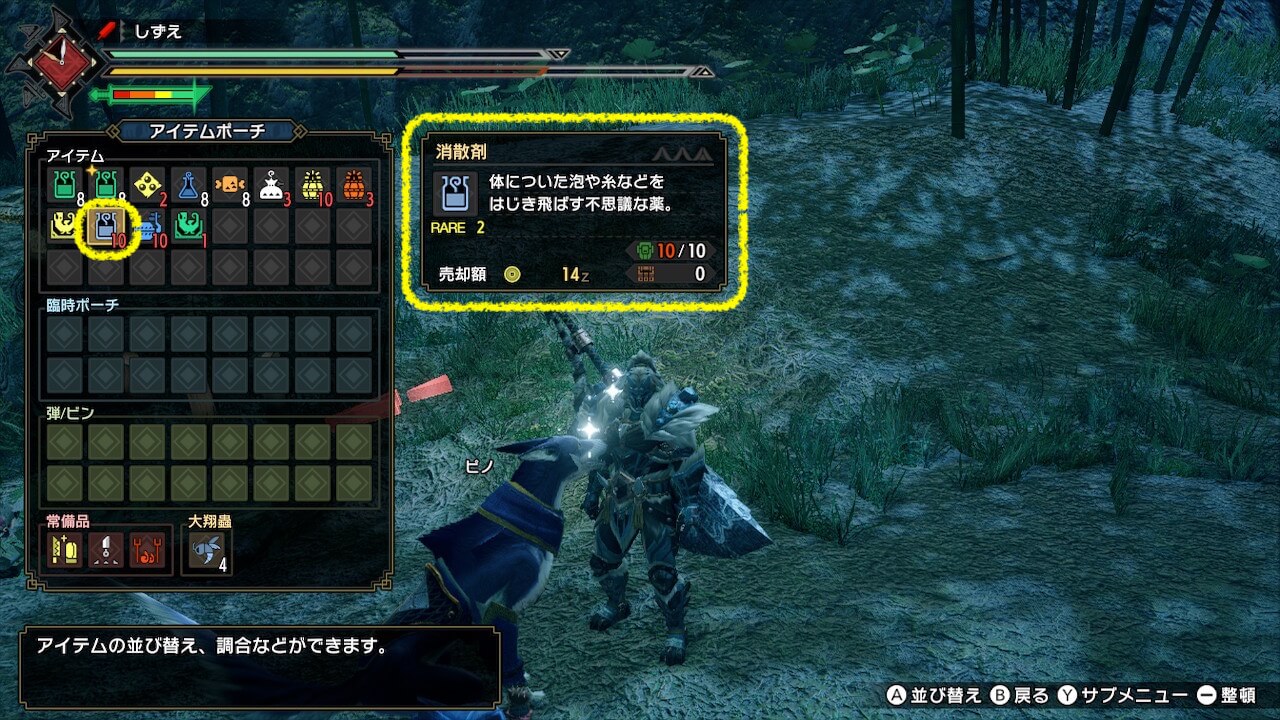Viewport: 1280px width, 720px height.
Task: Choose the yellow barrel bomb stack
Action: [x=312, y=185]
